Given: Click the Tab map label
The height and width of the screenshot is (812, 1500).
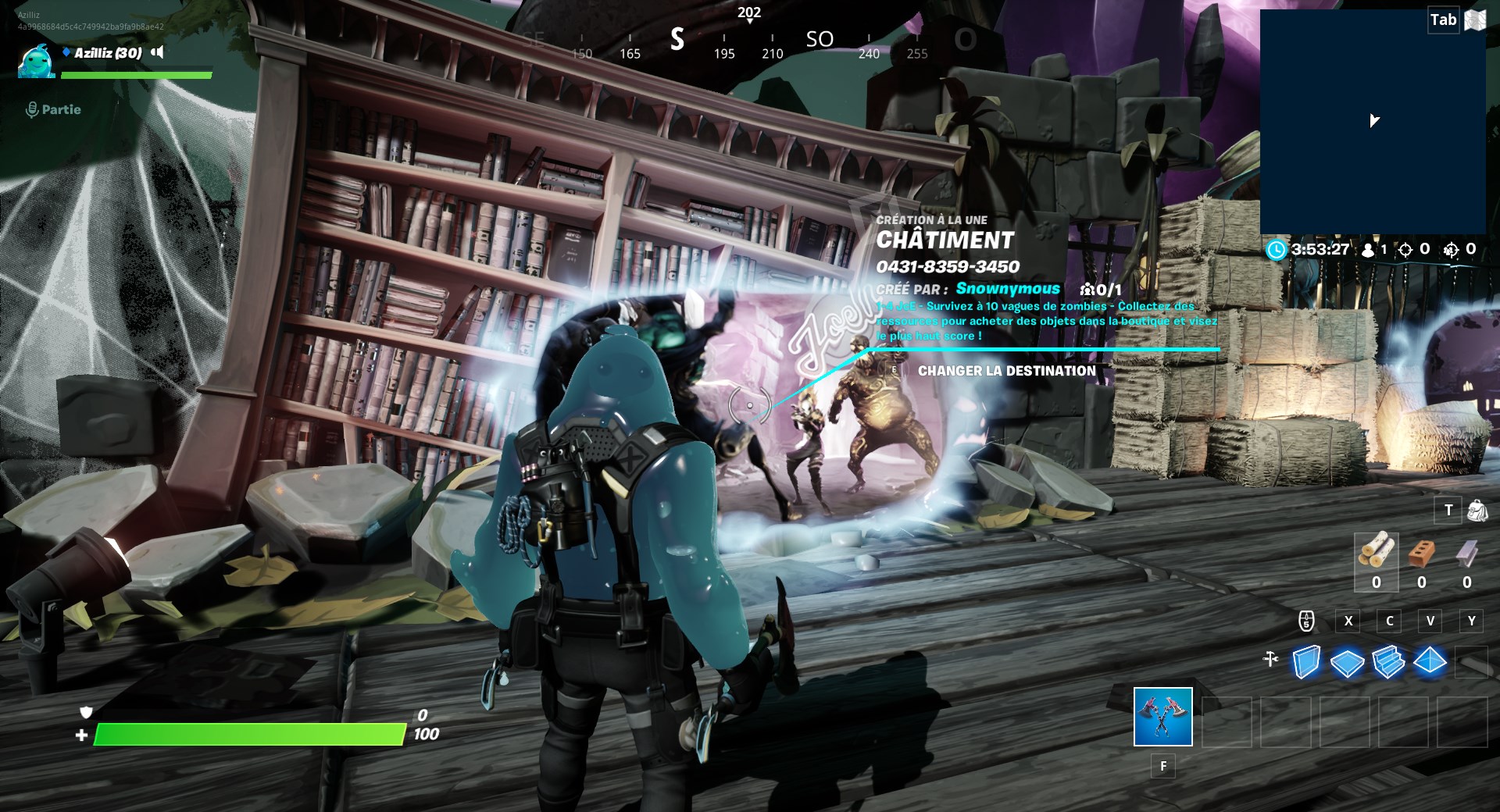Looking at the screenshot, I should 1442,20.
